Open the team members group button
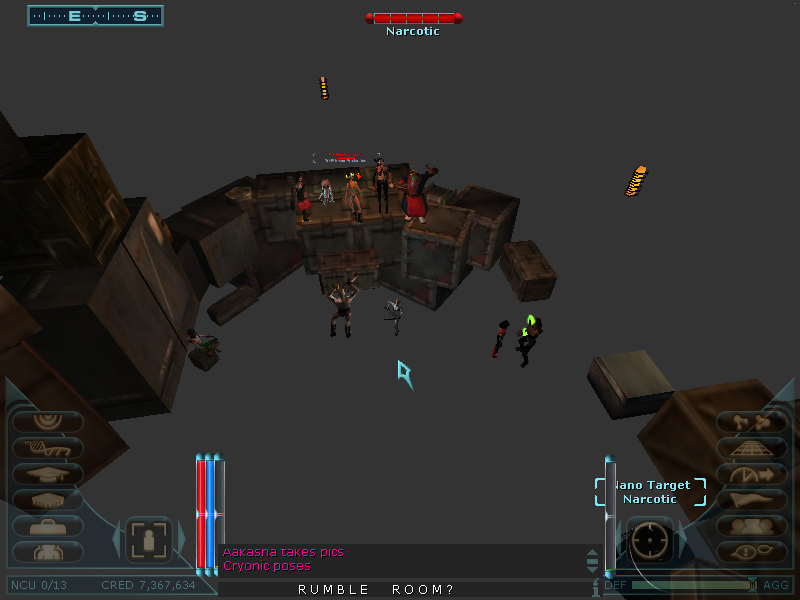Viewport: 800px width, 600px height. 752,526
